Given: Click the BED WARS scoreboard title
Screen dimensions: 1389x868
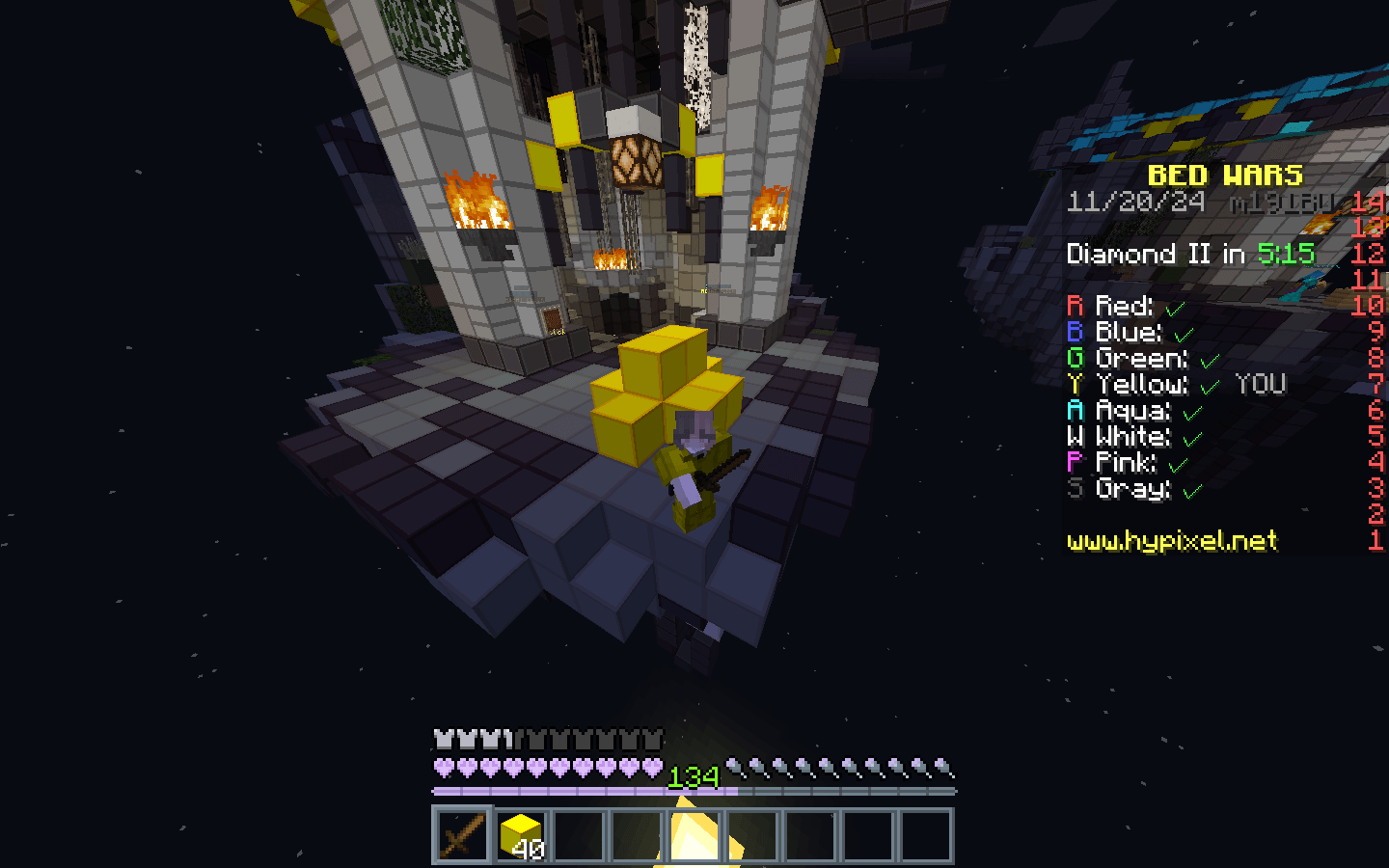Looking at the screenshot, I should 1224,176.
